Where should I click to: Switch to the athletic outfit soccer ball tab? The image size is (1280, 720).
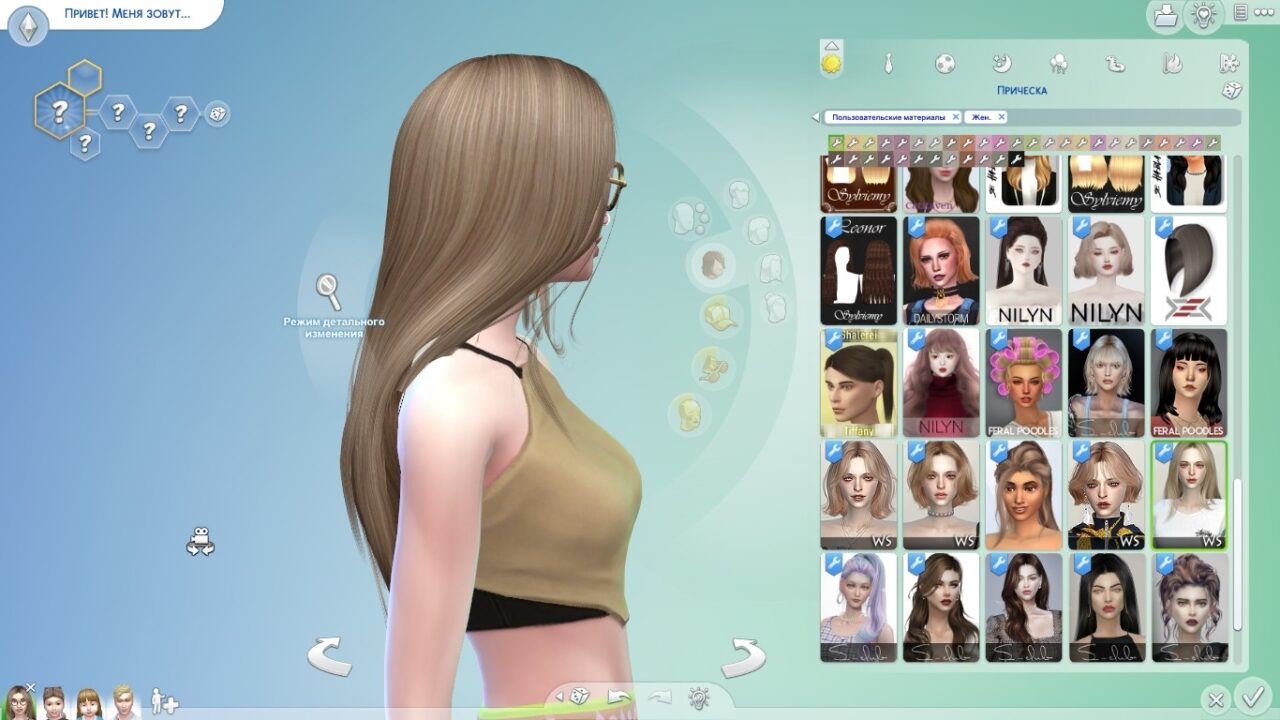point(945,64)
